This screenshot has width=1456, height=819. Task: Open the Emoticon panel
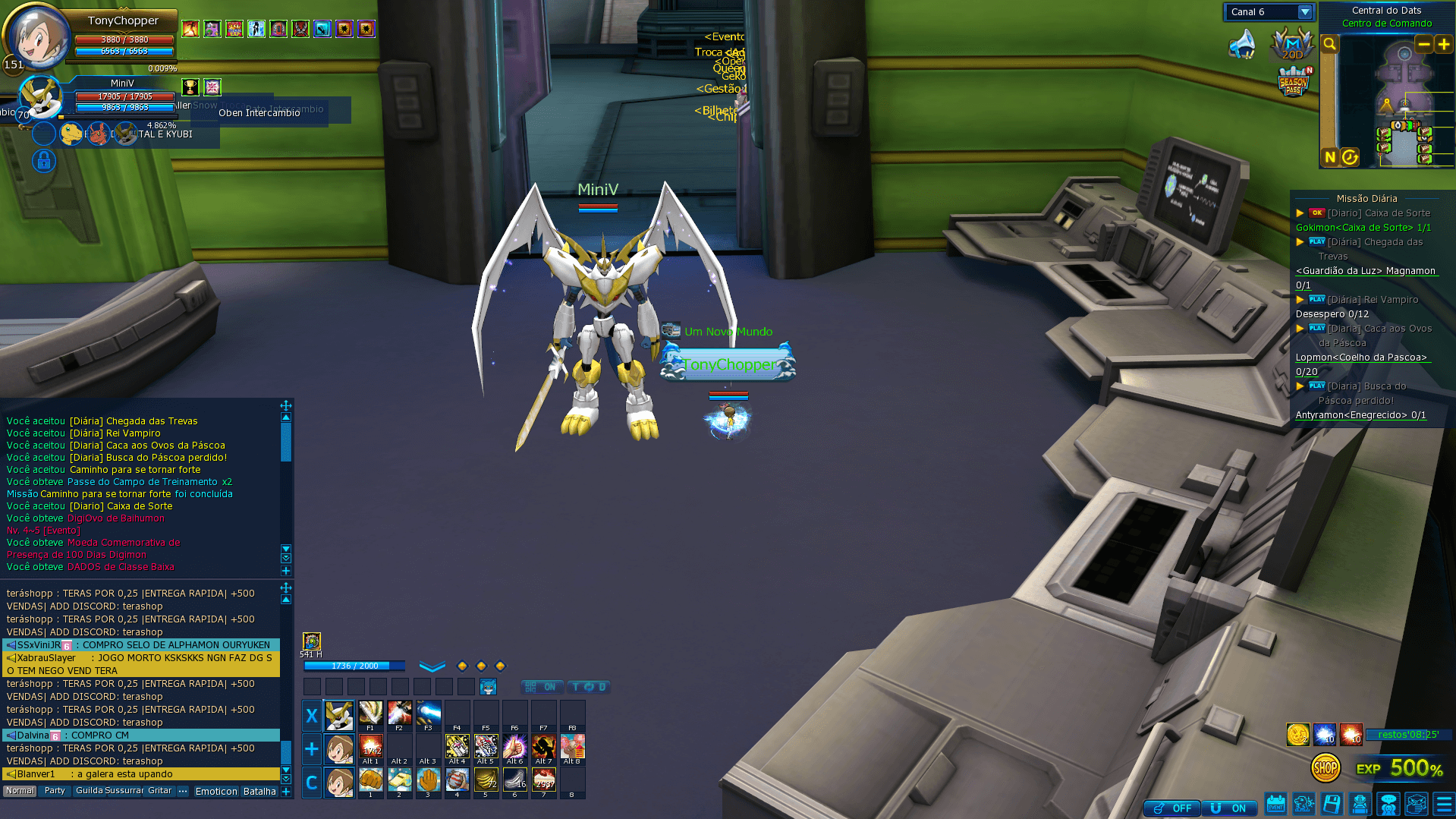pos(216,791)
